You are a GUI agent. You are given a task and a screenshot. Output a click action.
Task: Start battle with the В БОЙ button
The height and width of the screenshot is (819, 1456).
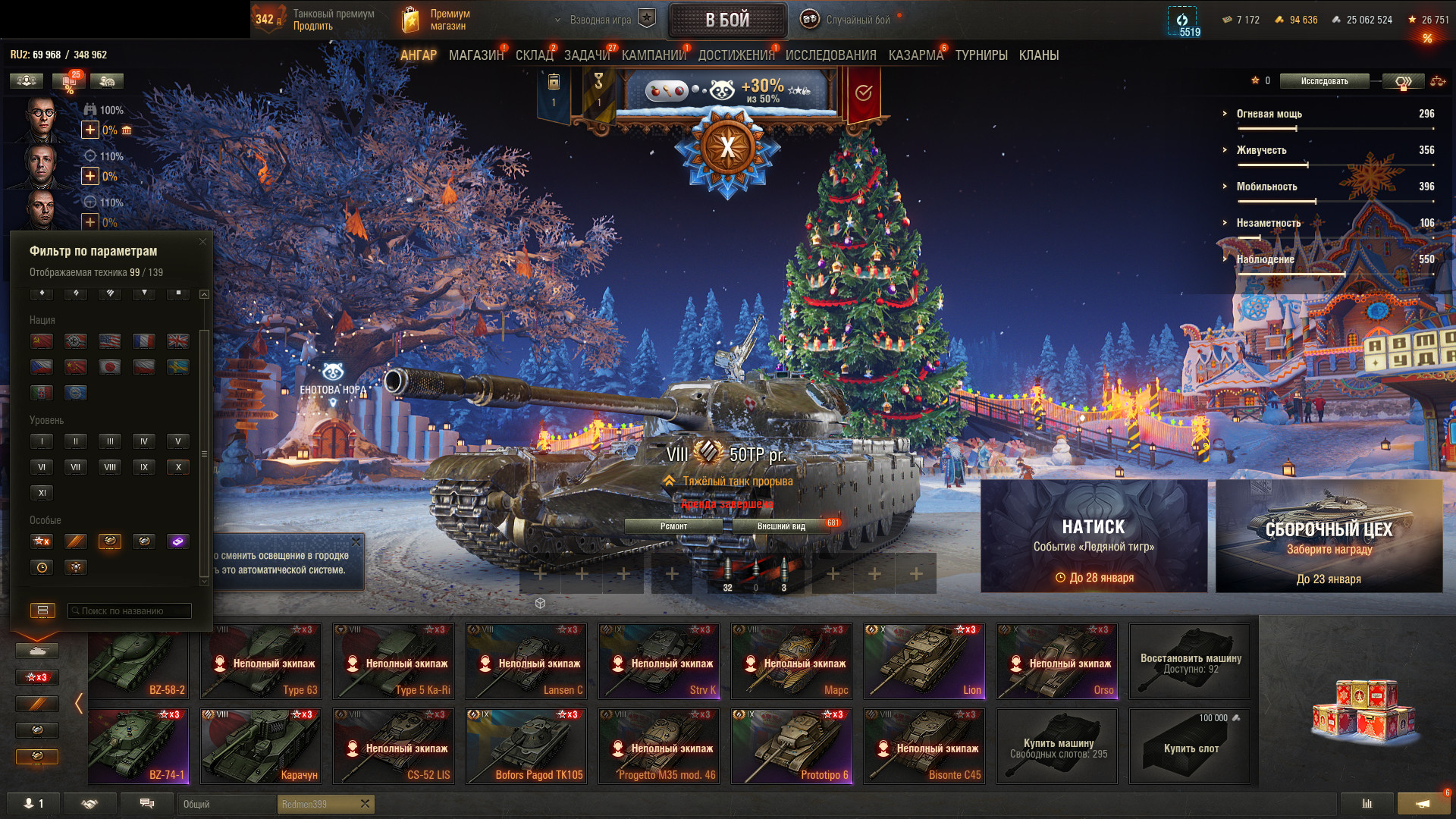click(727, 20)
